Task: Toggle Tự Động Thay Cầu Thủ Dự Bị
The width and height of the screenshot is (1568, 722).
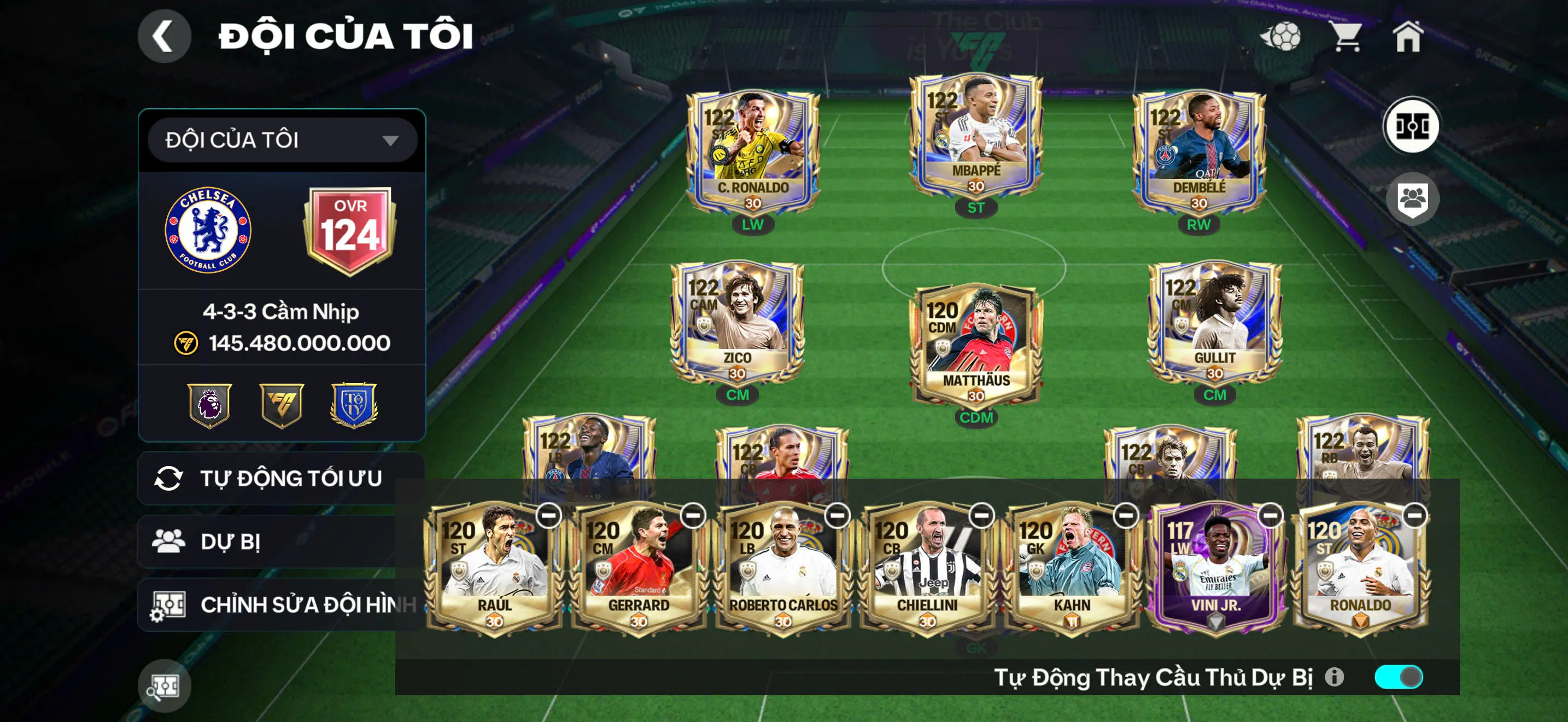Action: pyautogui.click(x=1398, y=677)
